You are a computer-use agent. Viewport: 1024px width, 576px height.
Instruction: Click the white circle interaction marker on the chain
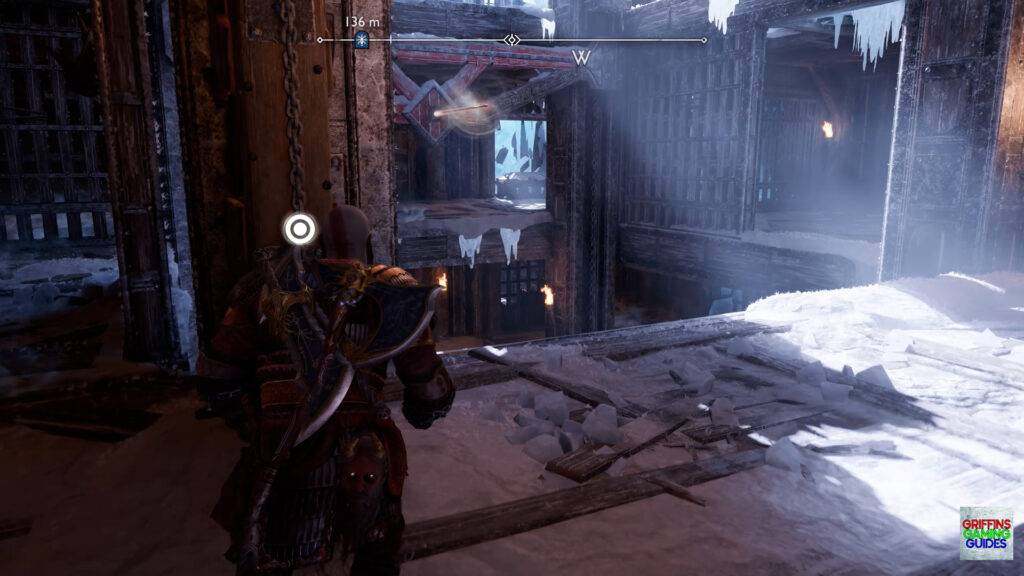pos(298,228)
